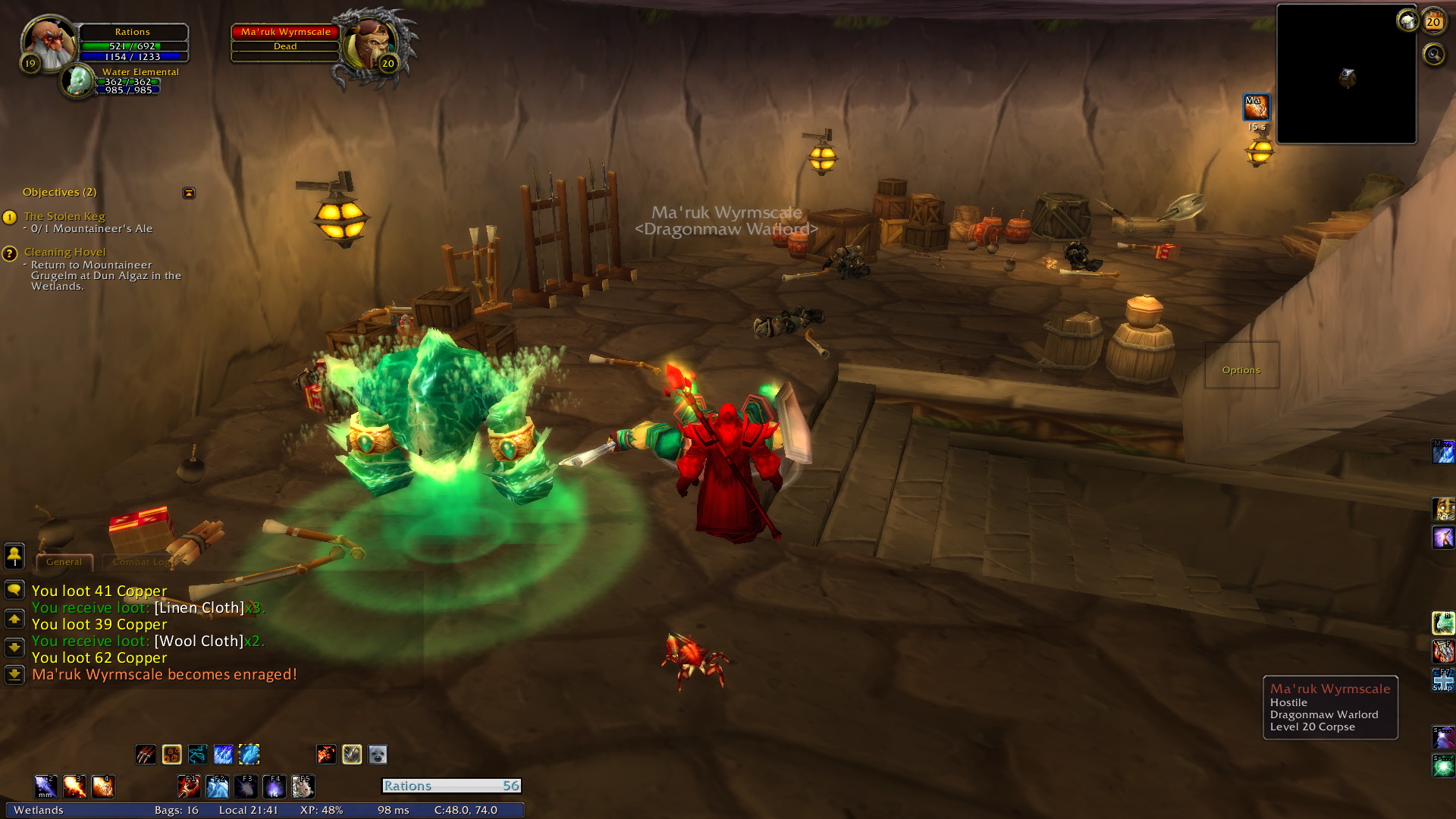Image resolution: width=1456 pixels, height=819 pixels.
Task: Collapse the Objectives tracker
Action: click(x=189, y=193)
